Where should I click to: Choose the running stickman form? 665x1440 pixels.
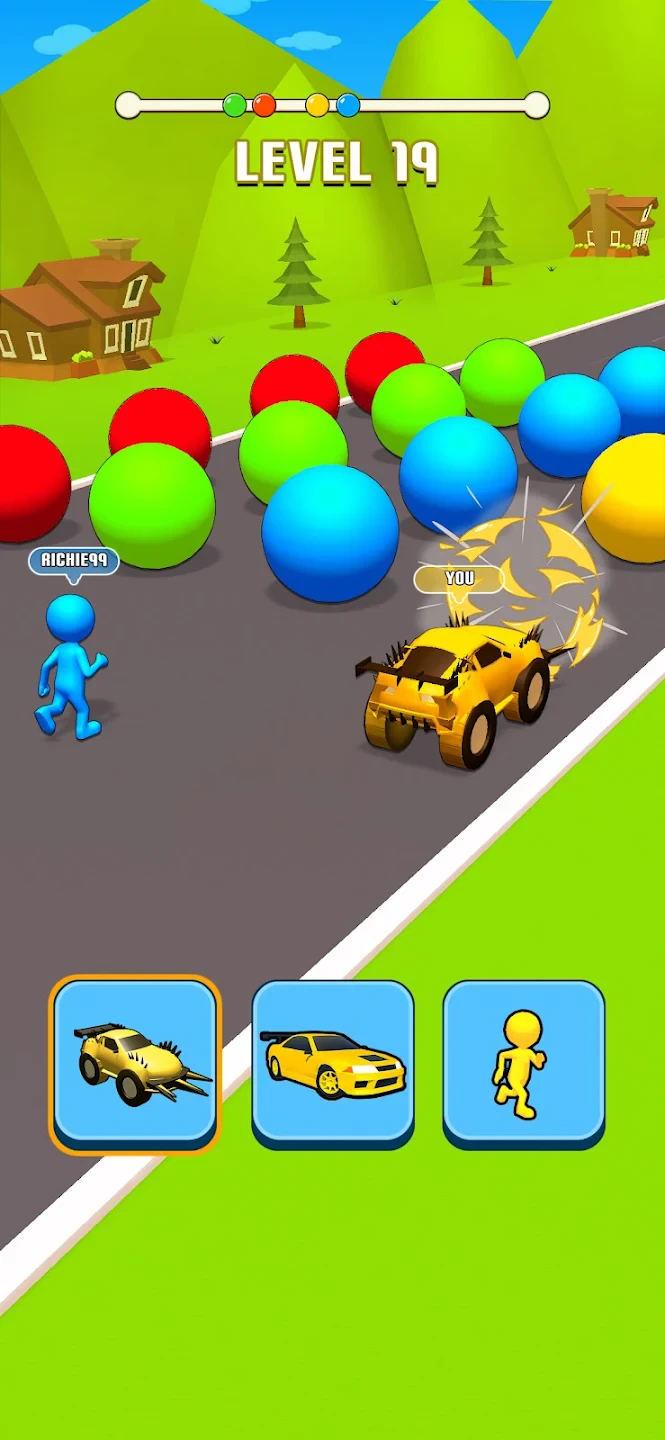(x=523, y=1063)
